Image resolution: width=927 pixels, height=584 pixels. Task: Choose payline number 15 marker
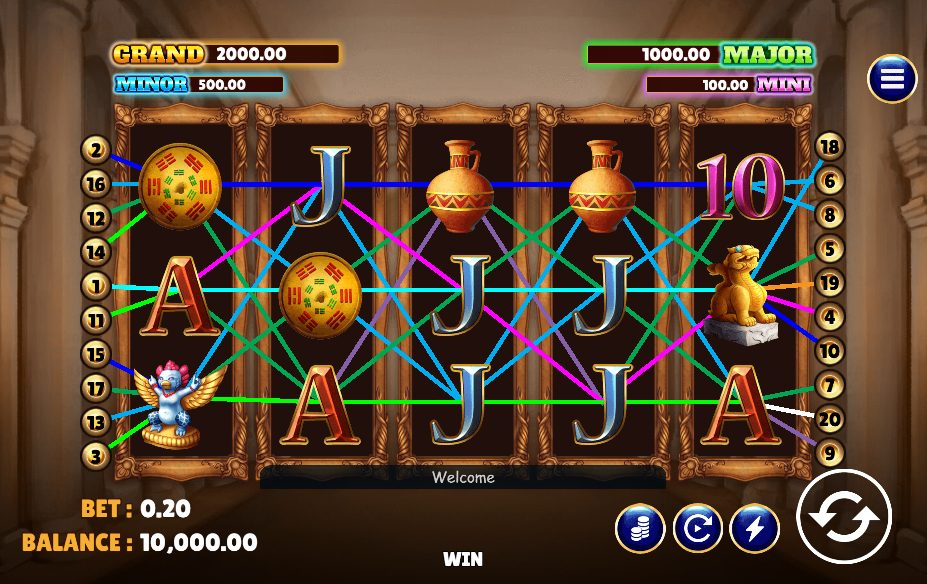96,354
